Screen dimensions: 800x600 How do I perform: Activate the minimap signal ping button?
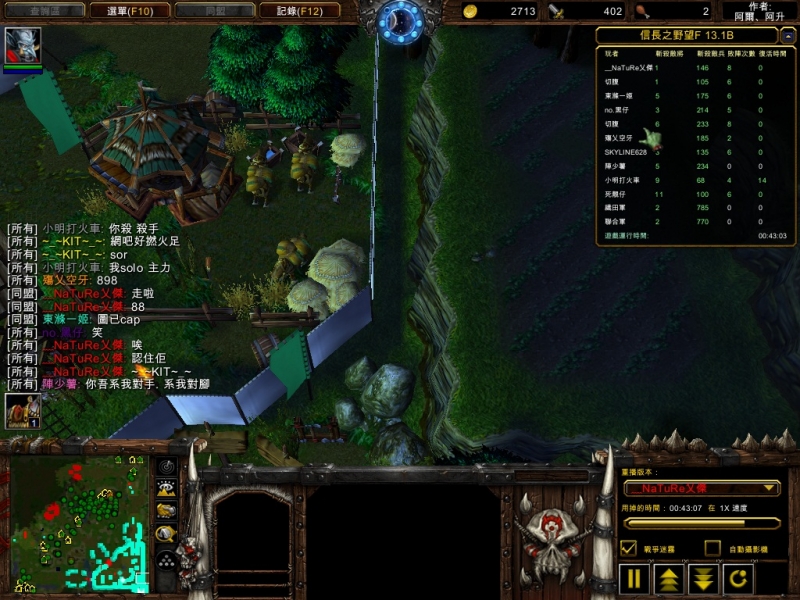[167, 467]
